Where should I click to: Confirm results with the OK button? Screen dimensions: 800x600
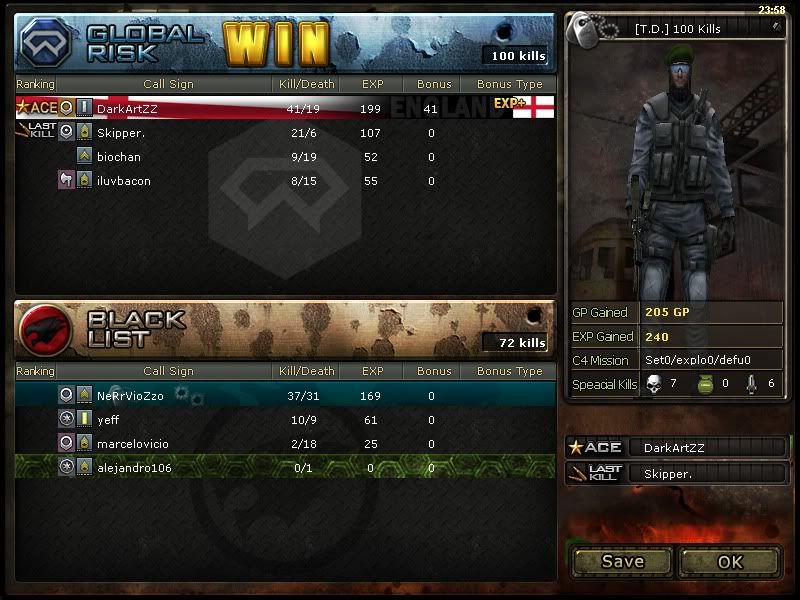(x=730, y=561)
